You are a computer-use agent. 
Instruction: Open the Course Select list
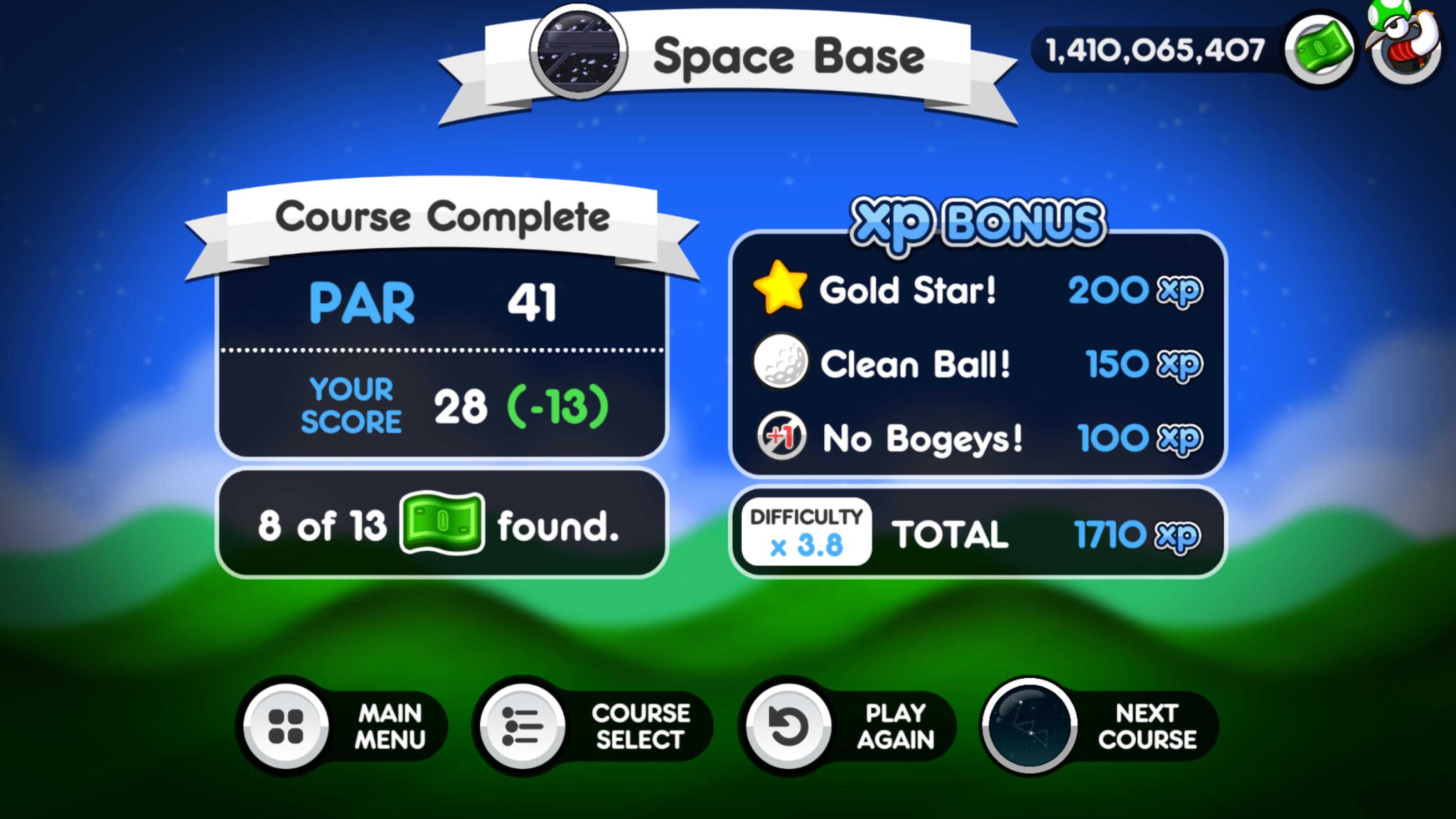[523, 726]
